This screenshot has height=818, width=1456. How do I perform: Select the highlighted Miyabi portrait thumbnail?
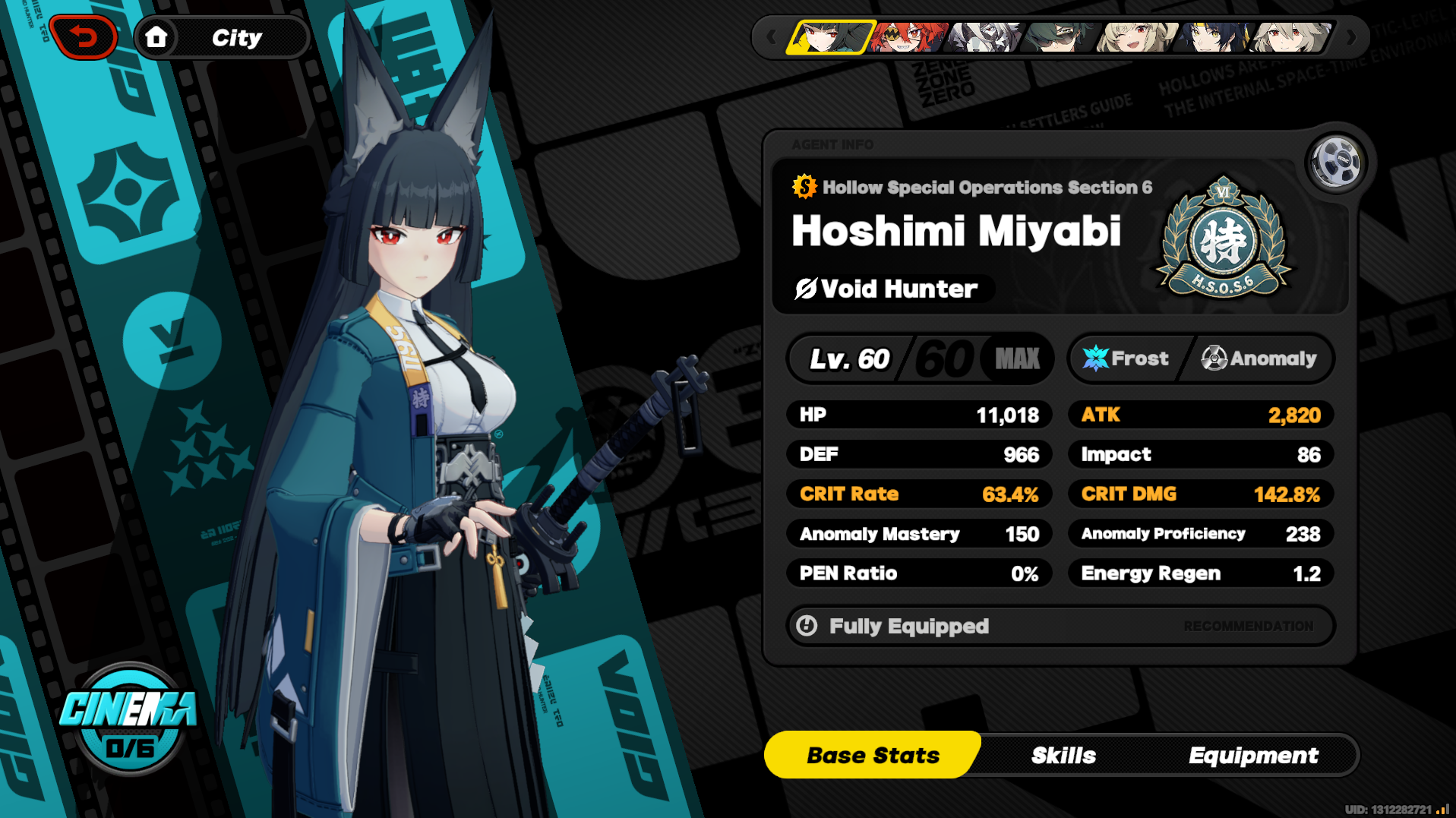click(828, 36)
